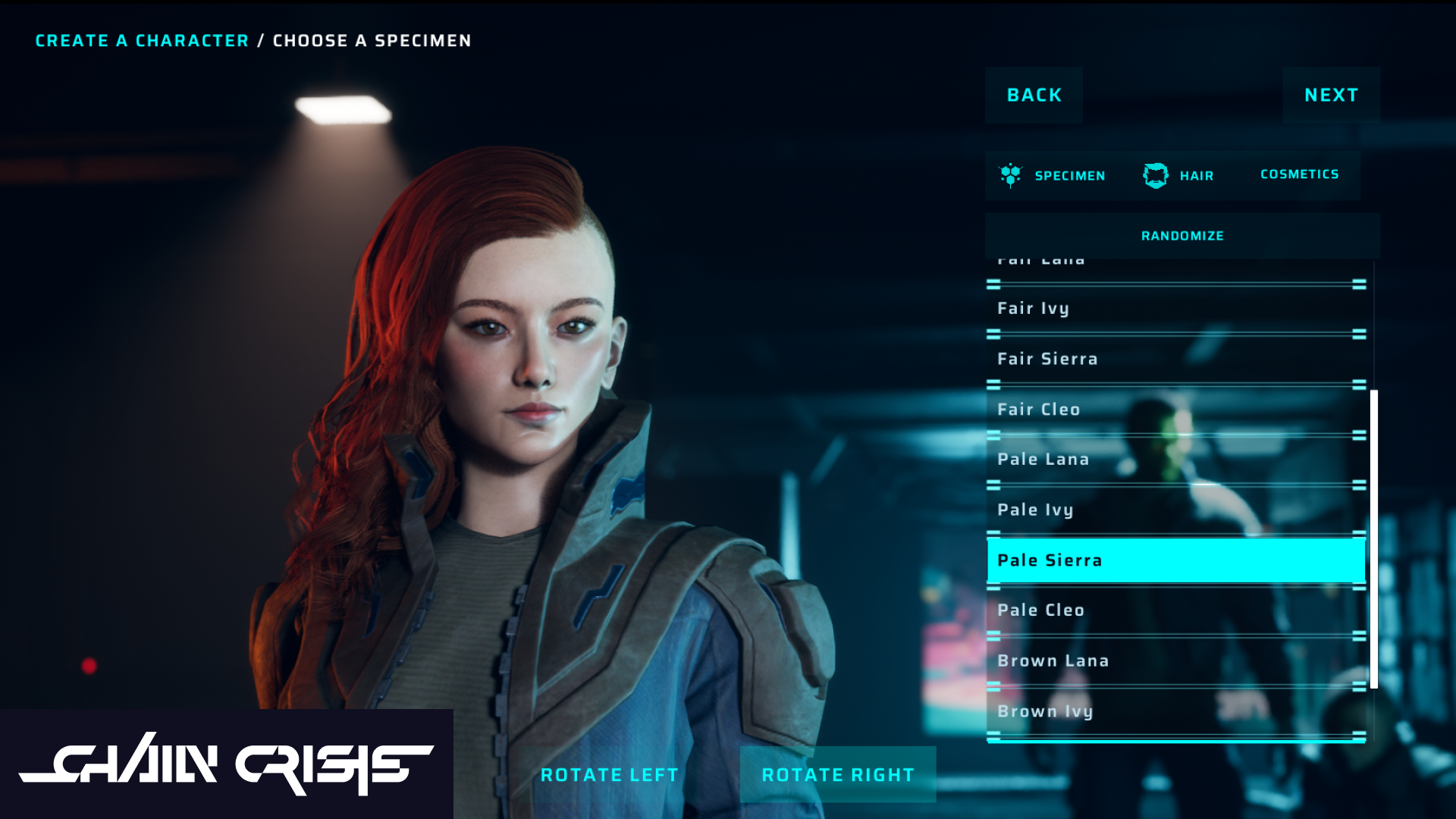Viewport: 1456px width, 819px height.
Task: Click the specimen list scrollbar
Action: pos(1373,538)
